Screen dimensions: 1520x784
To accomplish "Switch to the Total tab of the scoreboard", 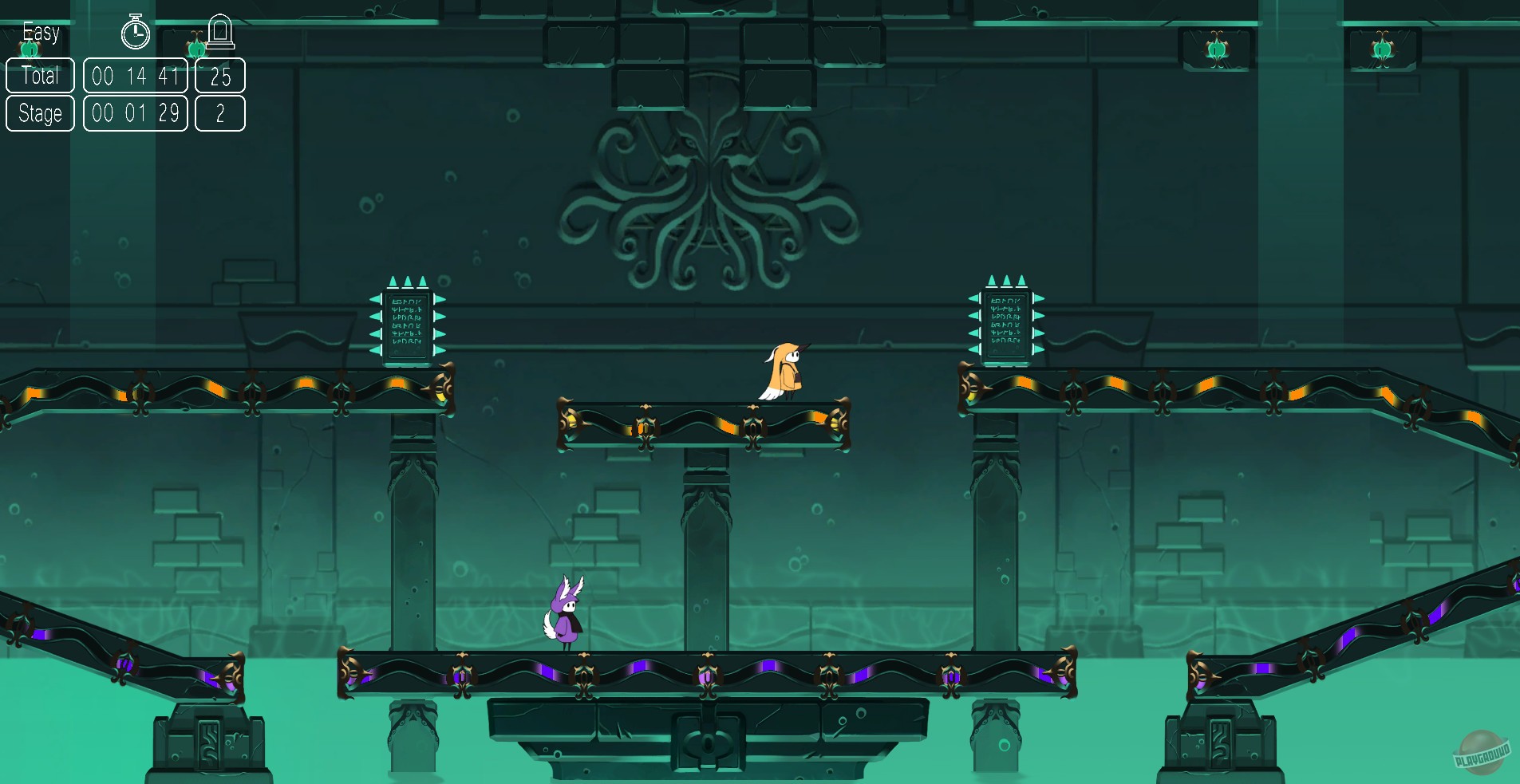I will pos(40,76).
